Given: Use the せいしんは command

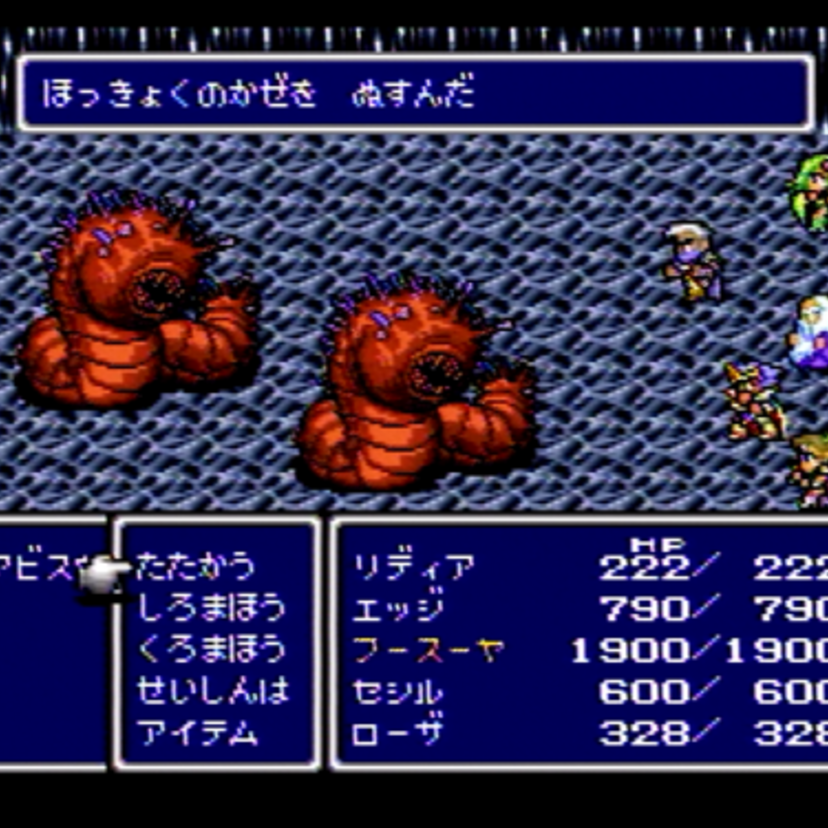Looking at the screenshot, I should pos(210,690).
